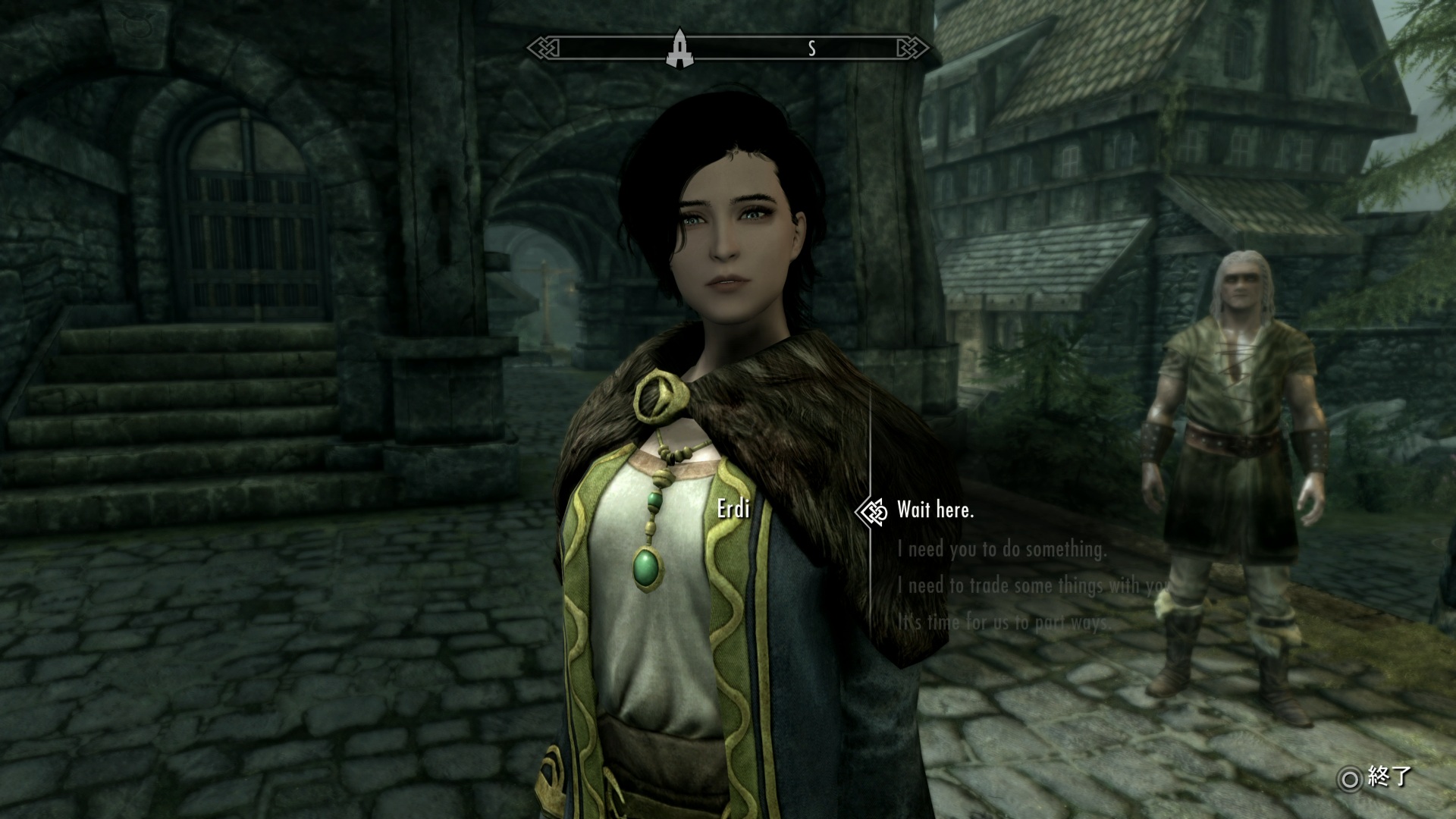Image resolution: width=1456 pixels, height=819 pixels.
Task: Choose "It's time for us to part ways."
Action: click(x=1004, y=622)
